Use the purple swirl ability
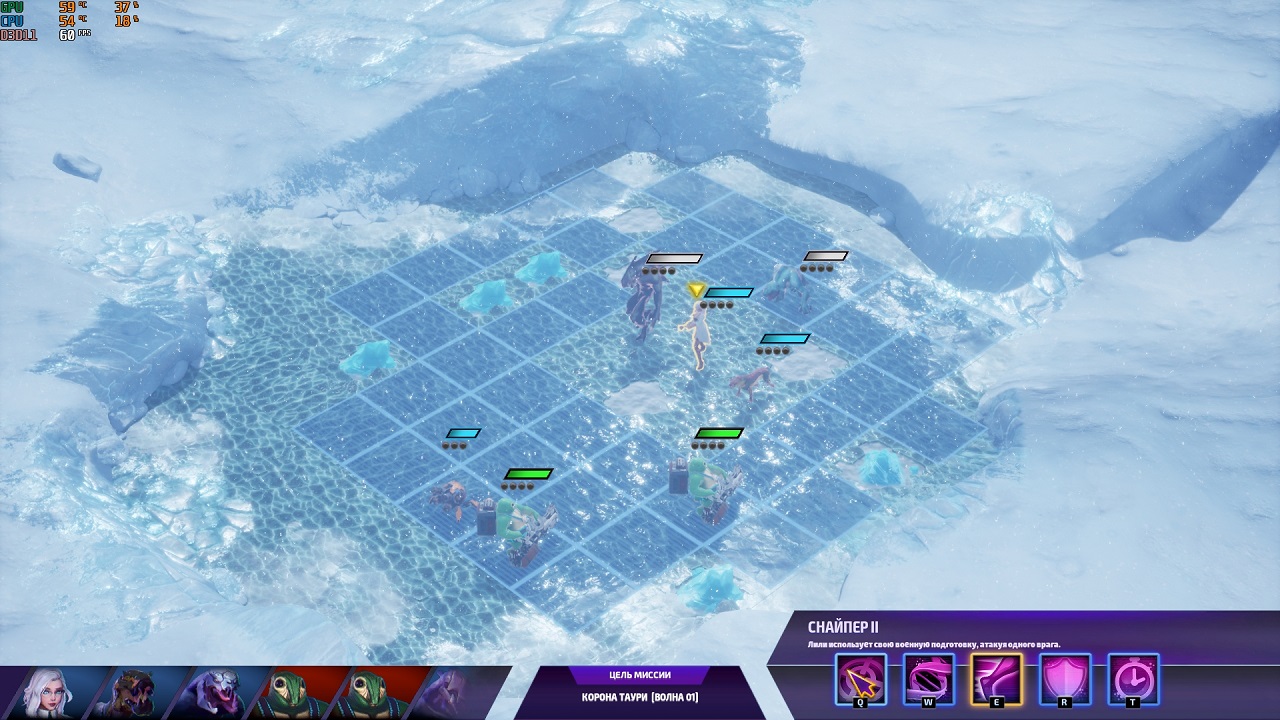 [x=929, y=680]
